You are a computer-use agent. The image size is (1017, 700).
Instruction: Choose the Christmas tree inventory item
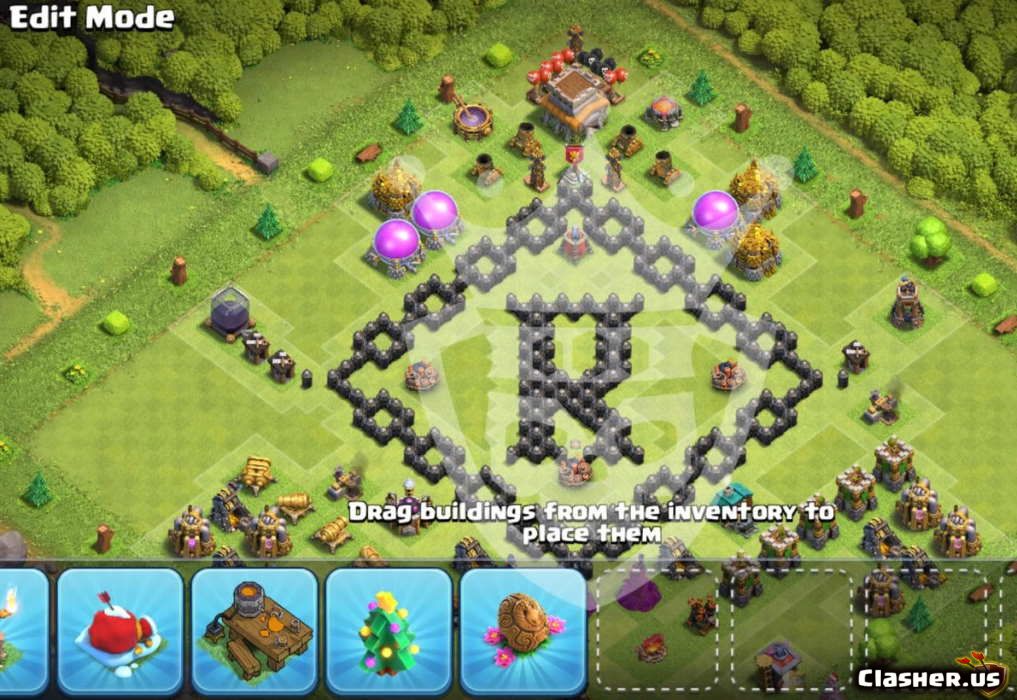389,631
